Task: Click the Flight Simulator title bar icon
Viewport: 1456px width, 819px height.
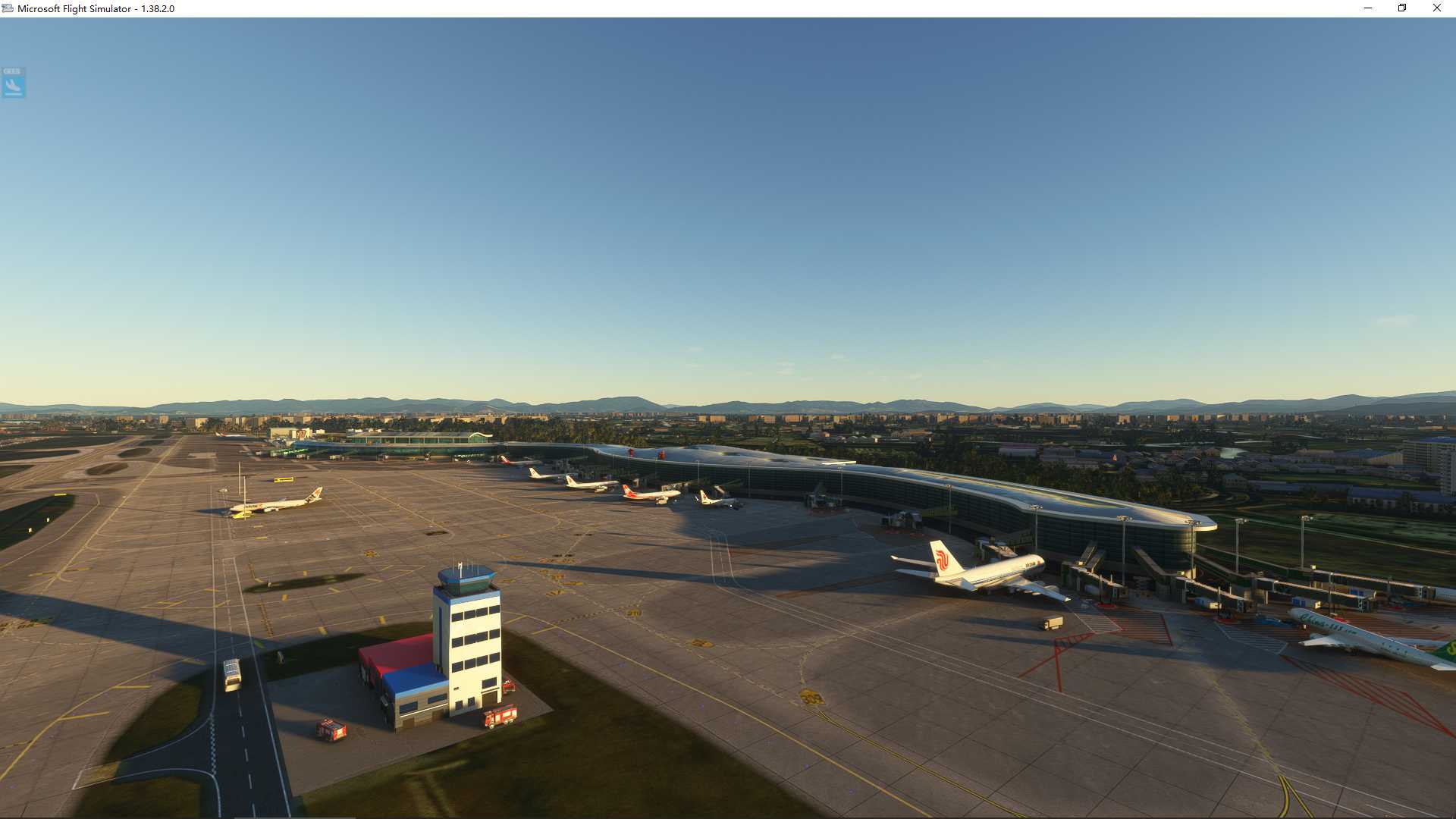Action: point(8,8)
